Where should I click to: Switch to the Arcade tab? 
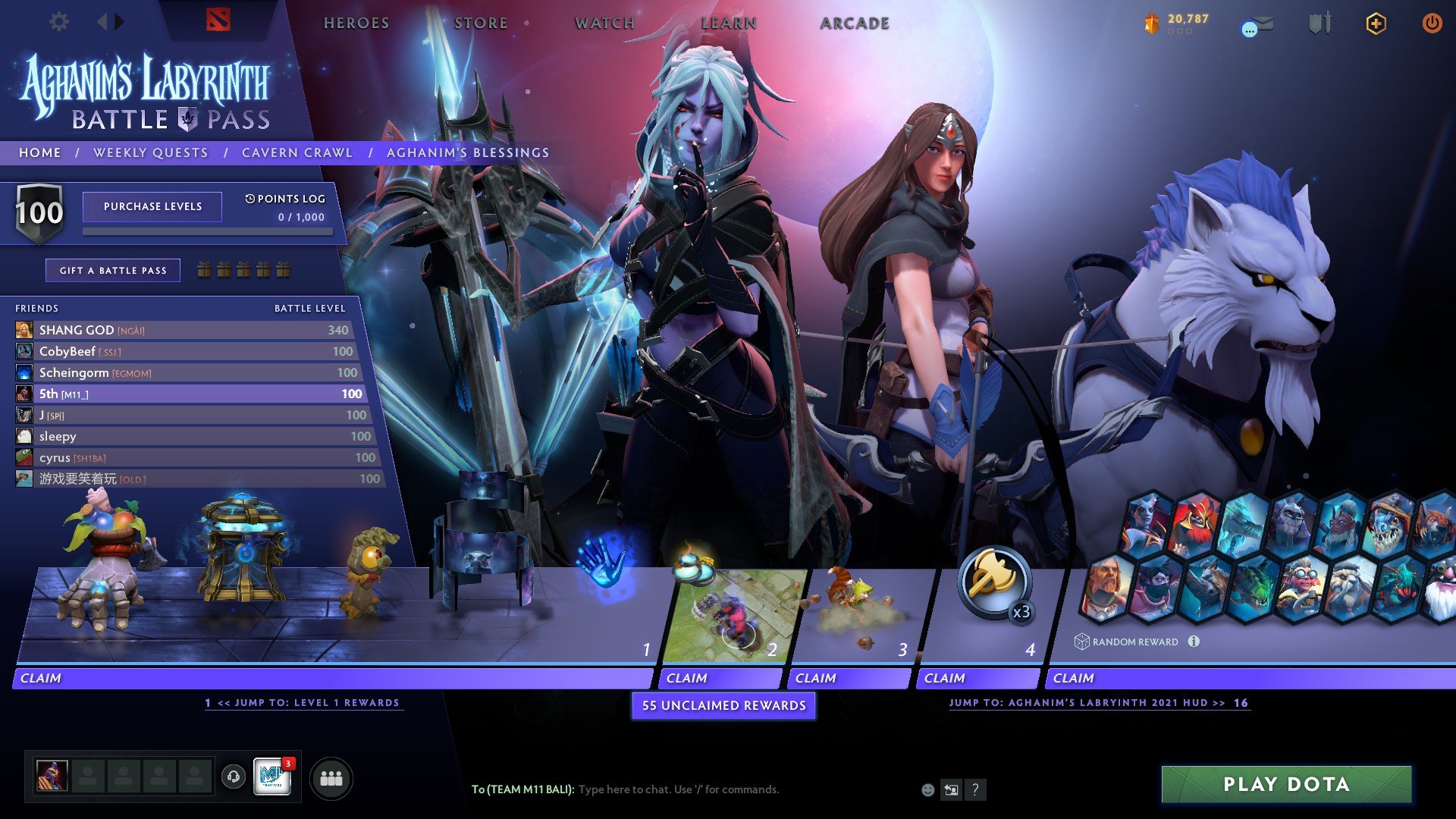tap(855, 24)
